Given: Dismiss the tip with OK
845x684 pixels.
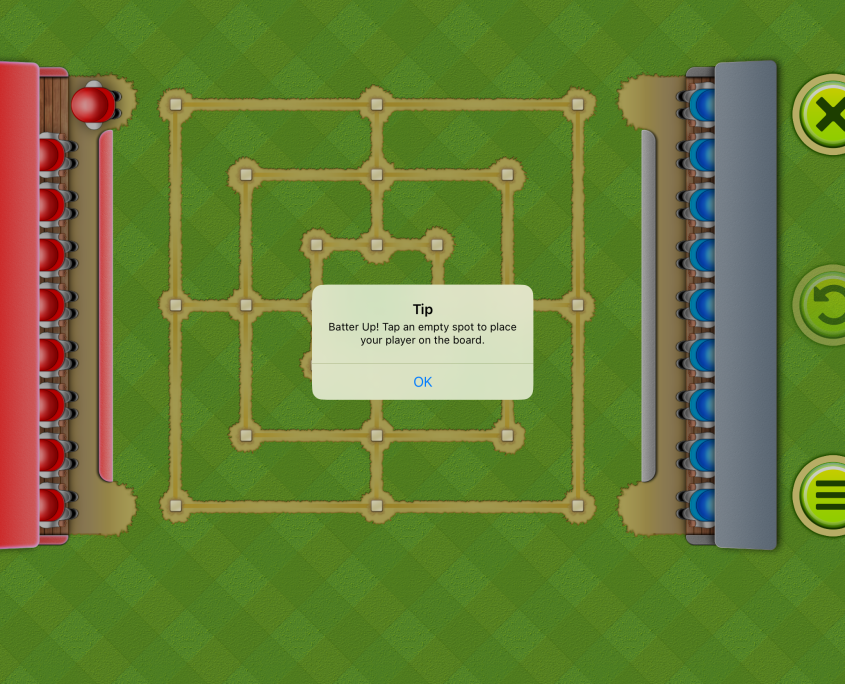Looking at the screenshot, I should (x=422, y=382).
